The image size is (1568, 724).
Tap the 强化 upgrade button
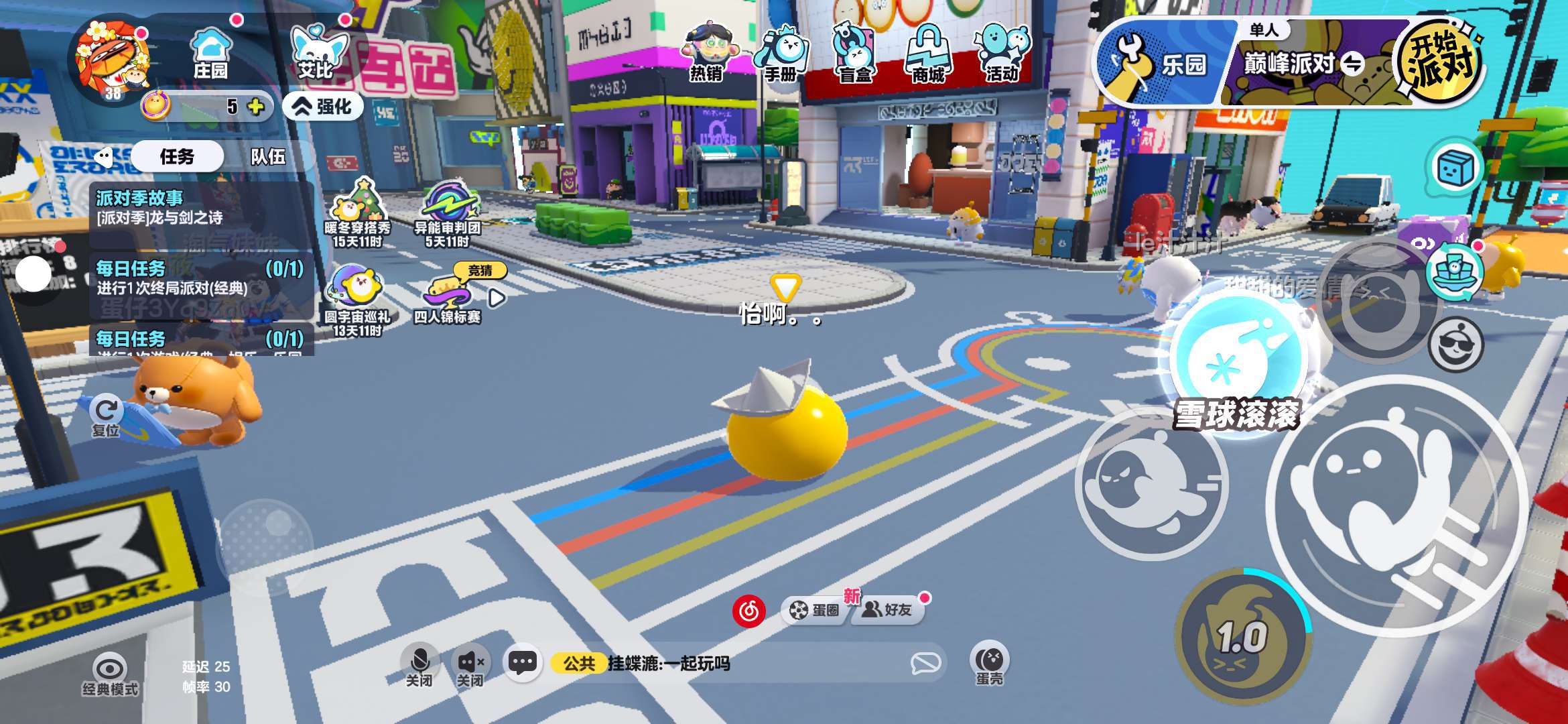[x=324, y=107]
